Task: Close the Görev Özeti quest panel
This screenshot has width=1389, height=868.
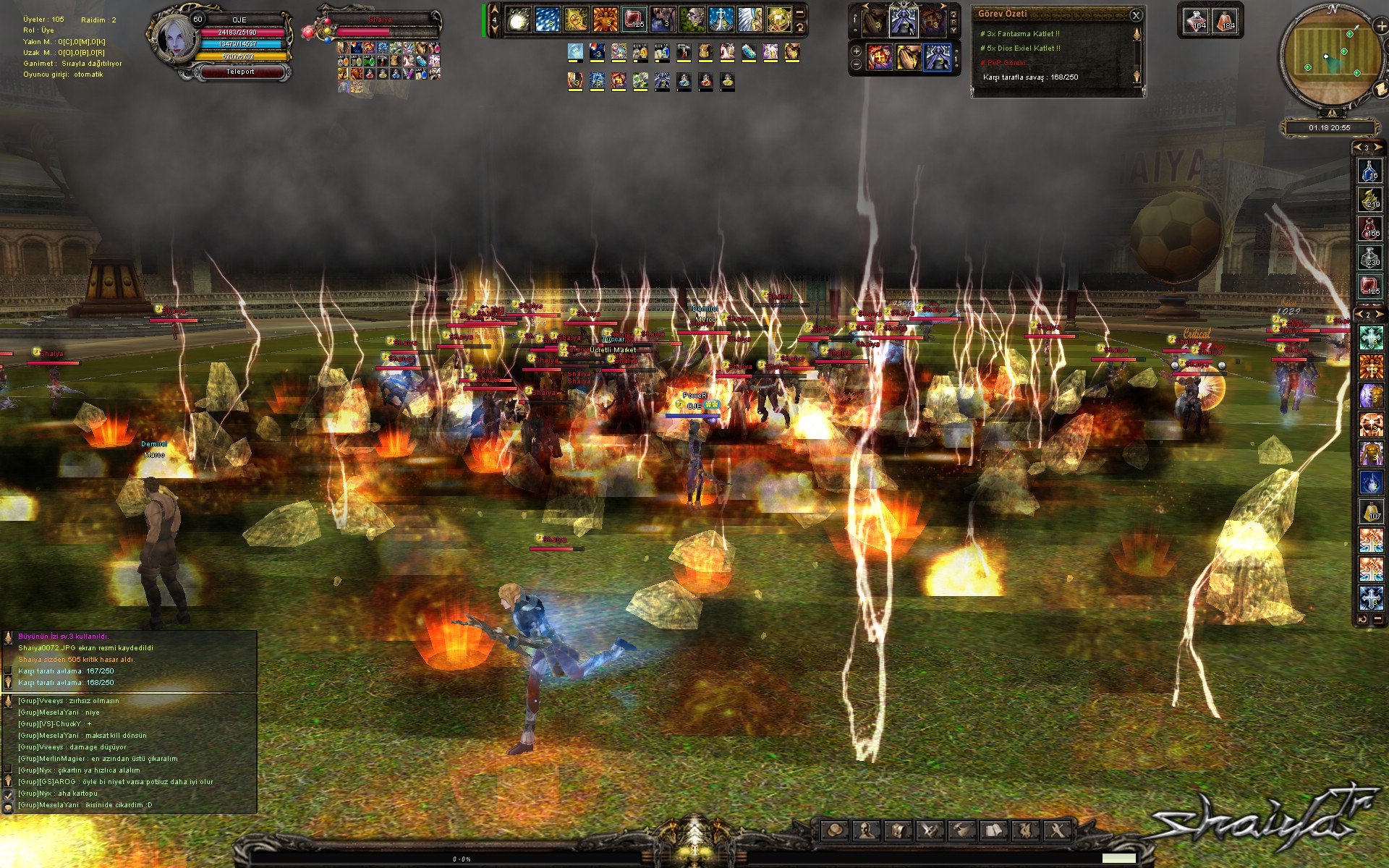Action: [1136, 14]
